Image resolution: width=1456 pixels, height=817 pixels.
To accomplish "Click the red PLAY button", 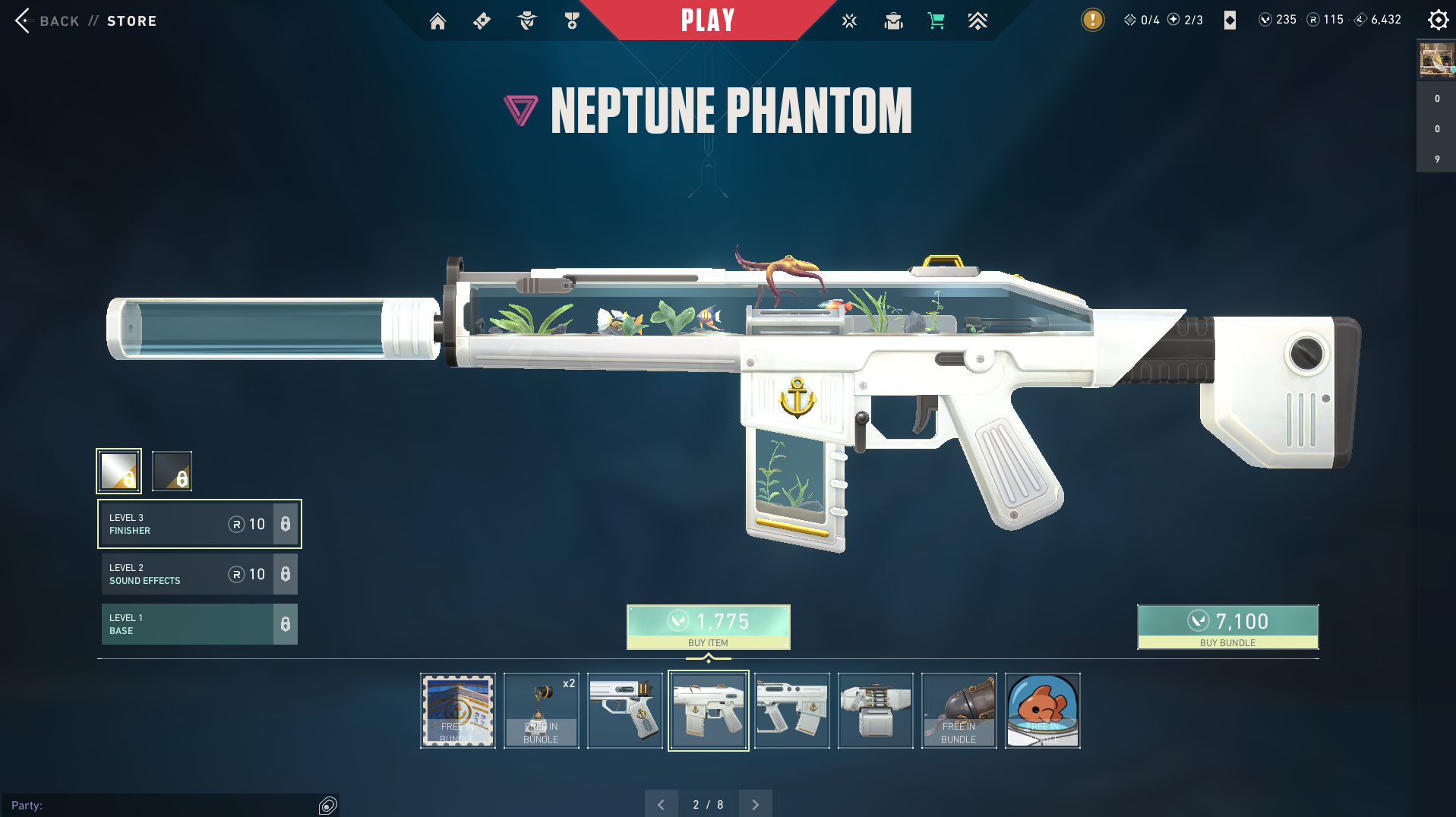I will [707, 21].
